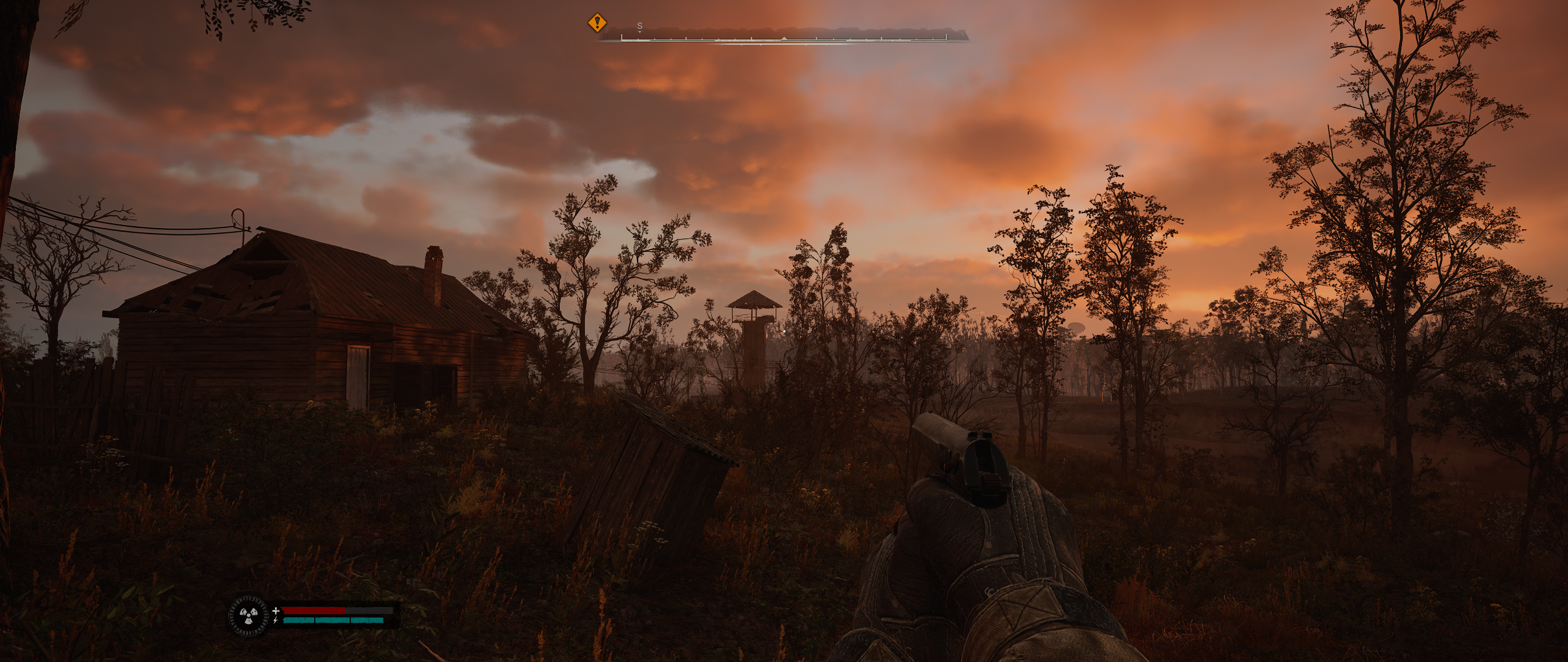Click the yellow quest marker on the compass
This screenshot has height=662, width=1568.
coord(597,24)
